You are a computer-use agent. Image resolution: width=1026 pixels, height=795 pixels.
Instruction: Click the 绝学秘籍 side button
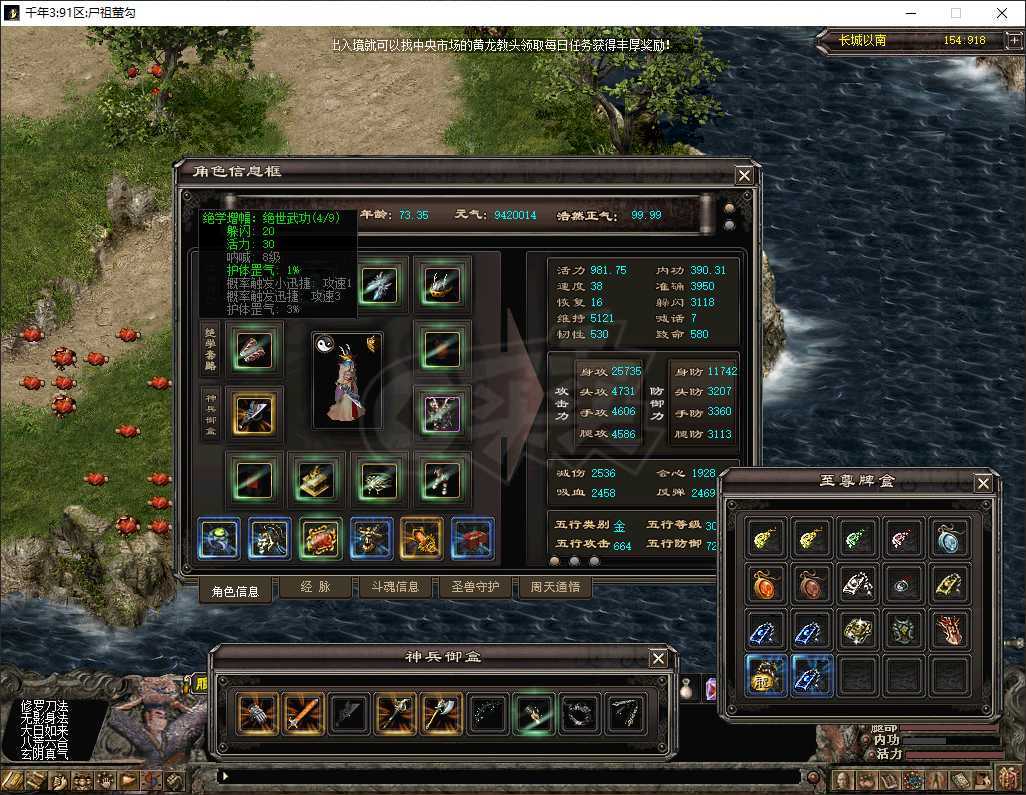click(210, 348)
